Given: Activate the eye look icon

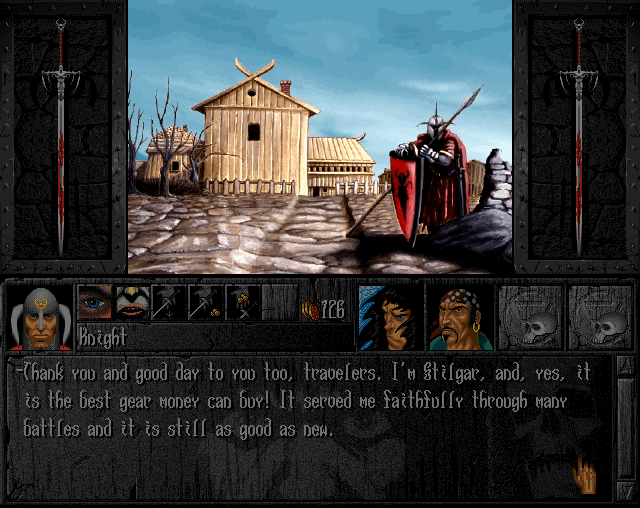Looking at the screenshot, I should click(x=95, y=302).
